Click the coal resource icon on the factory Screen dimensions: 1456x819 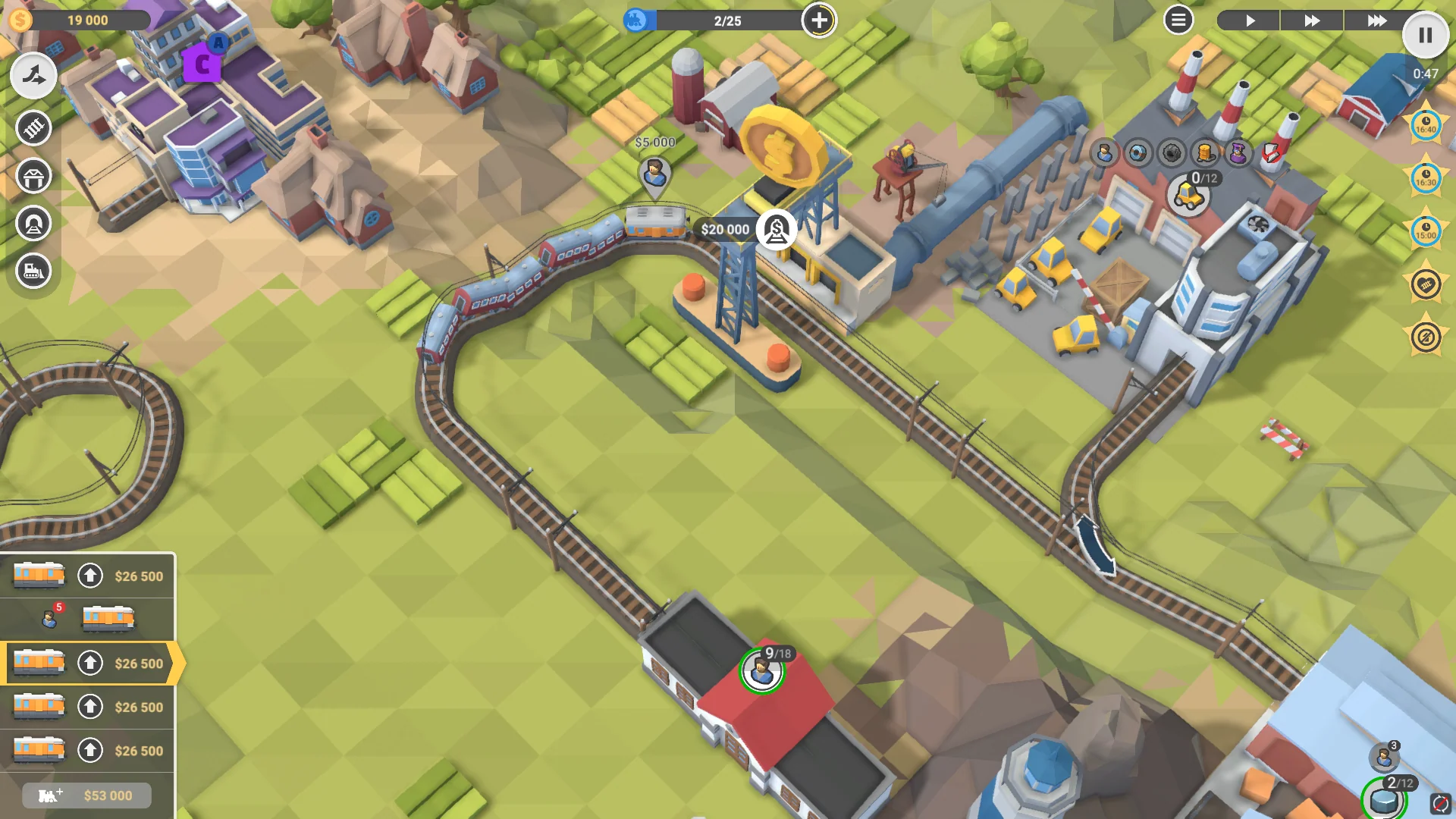(1172, 154)
